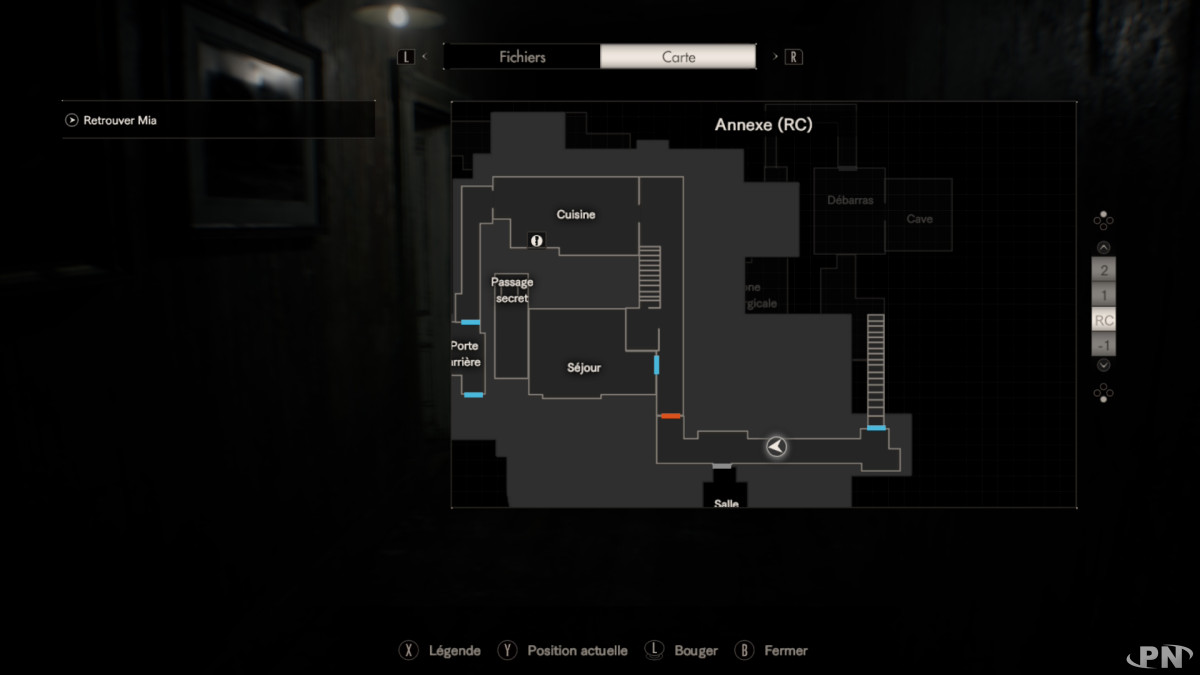The image size is (1200, 675).
Task: Click the player position arrow on the map
Action: (x=776, y=447)
